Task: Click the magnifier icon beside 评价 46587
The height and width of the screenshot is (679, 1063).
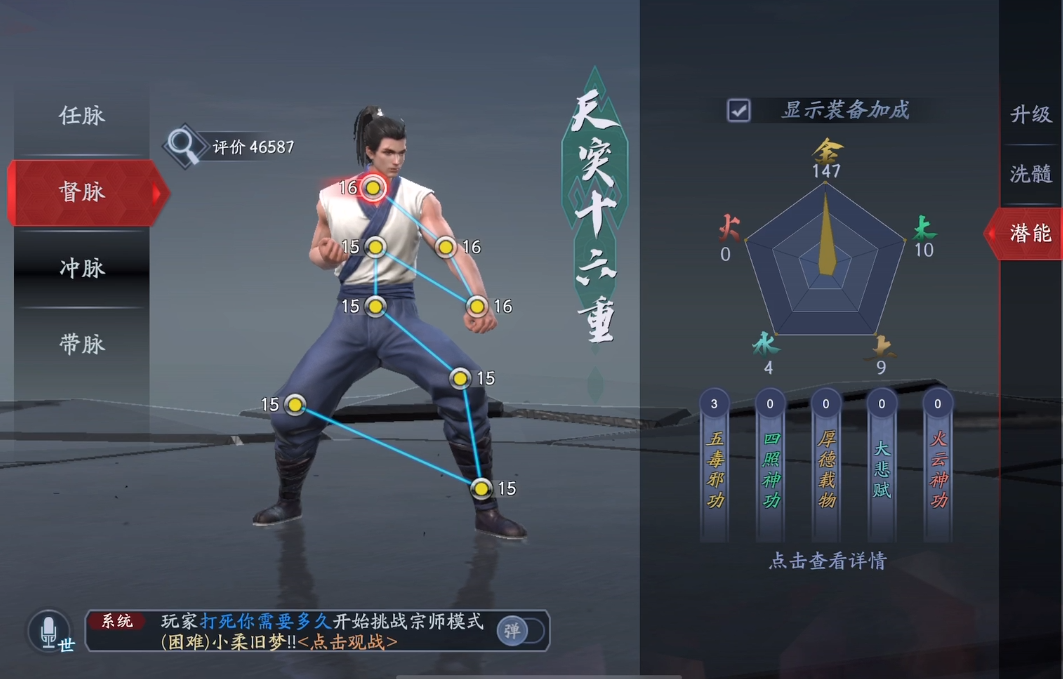Action: [182, 146]
